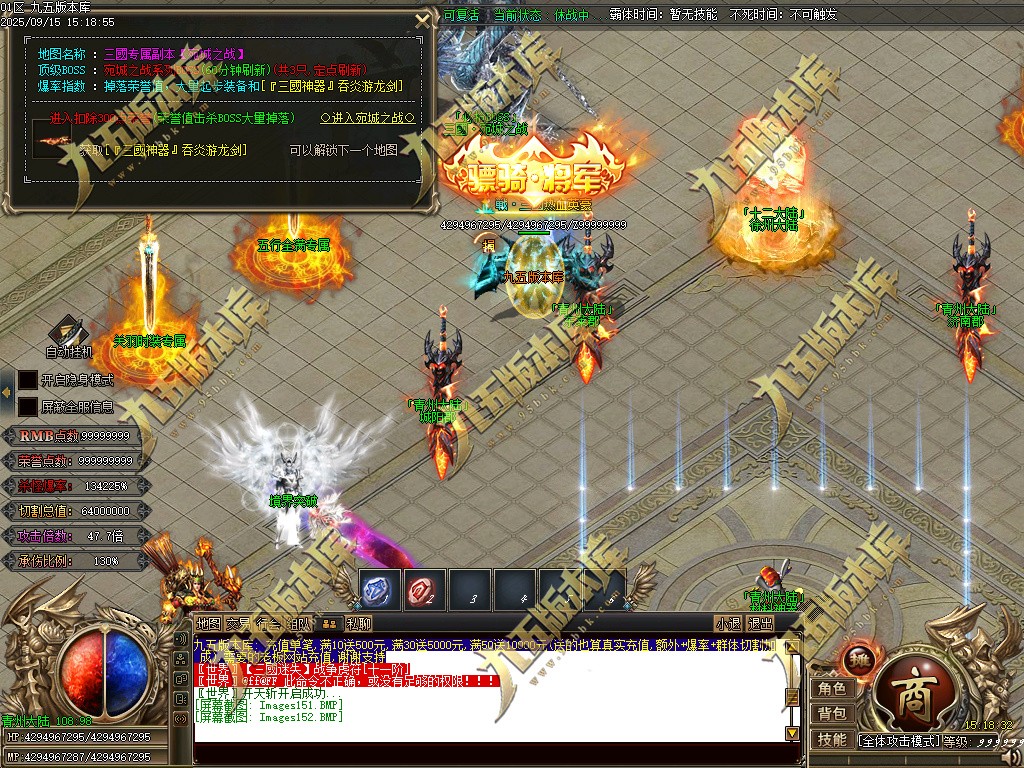Open the 私聊 private chat tab
This screenshot has height=768, width=1024.
[x=359, y=624]
